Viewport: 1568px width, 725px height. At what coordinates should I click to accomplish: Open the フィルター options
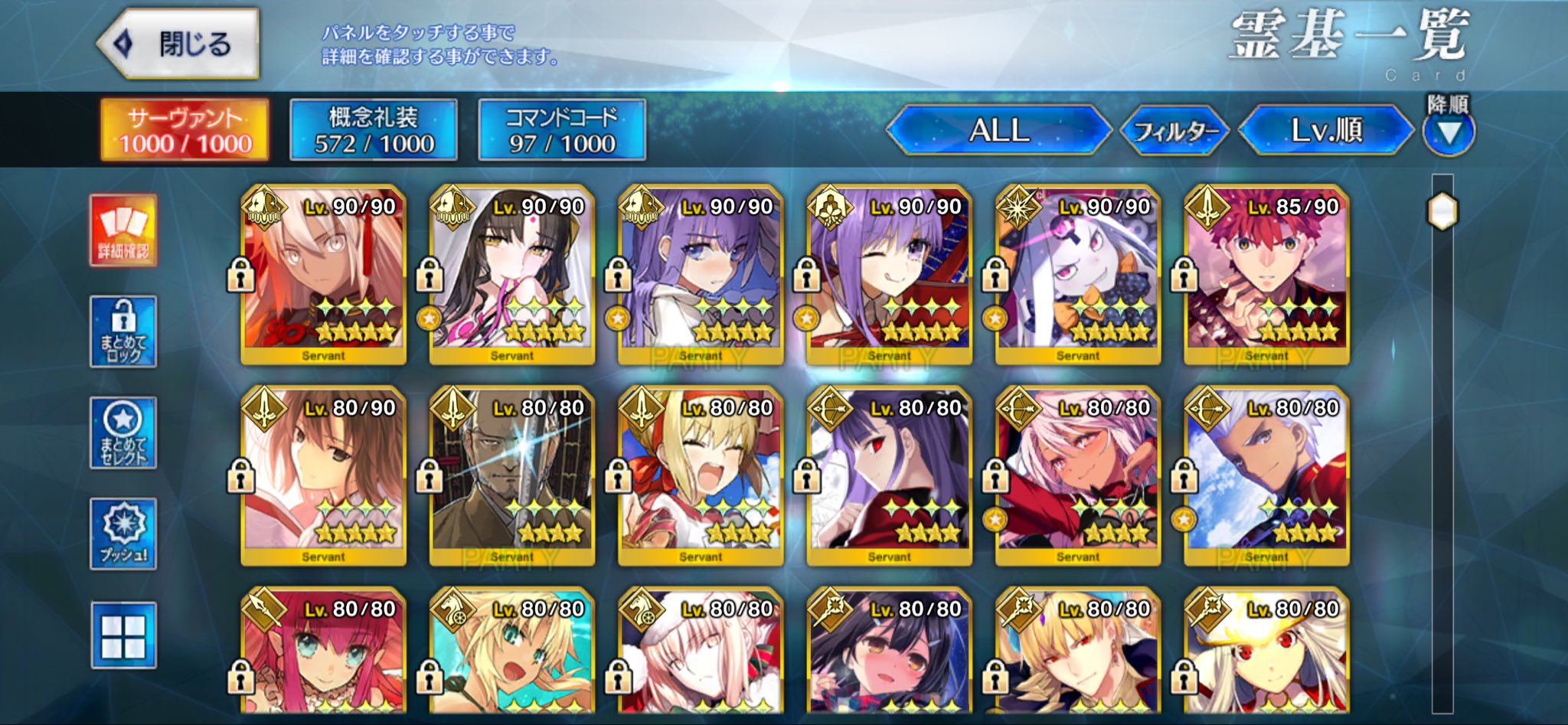[x=1174, y=131]
